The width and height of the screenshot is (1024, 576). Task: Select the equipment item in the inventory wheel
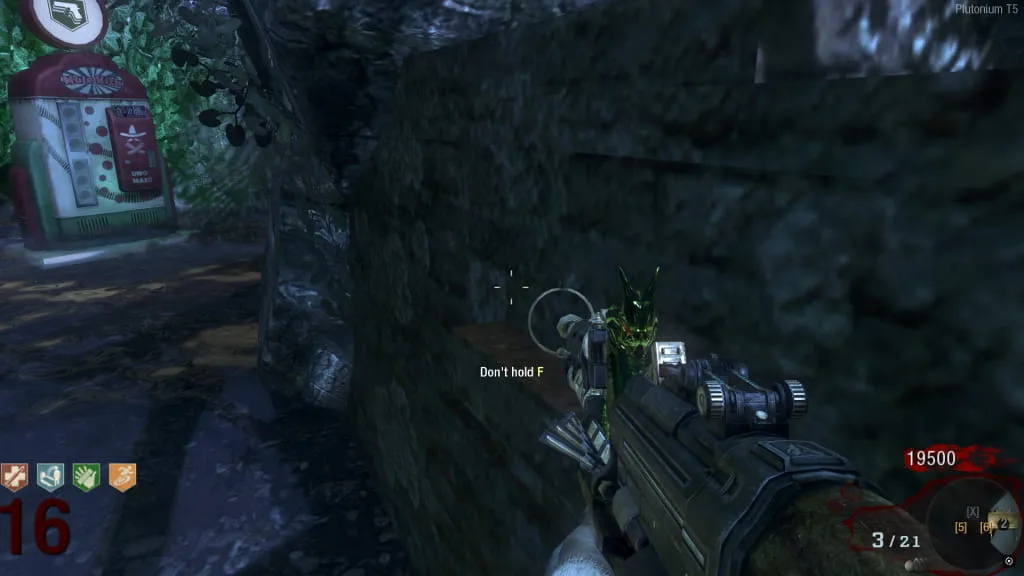coord(1003,523)
